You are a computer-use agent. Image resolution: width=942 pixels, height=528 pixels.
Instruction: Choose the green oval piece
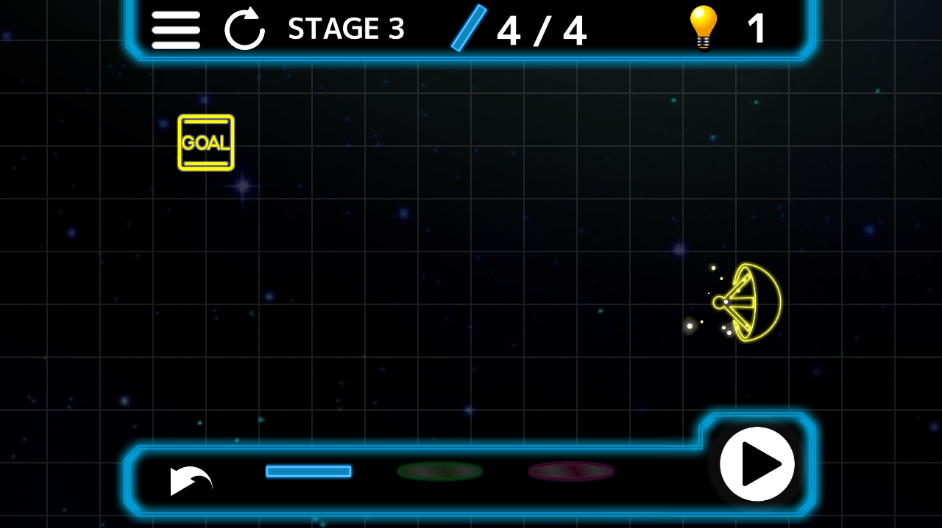click(440, 471)
